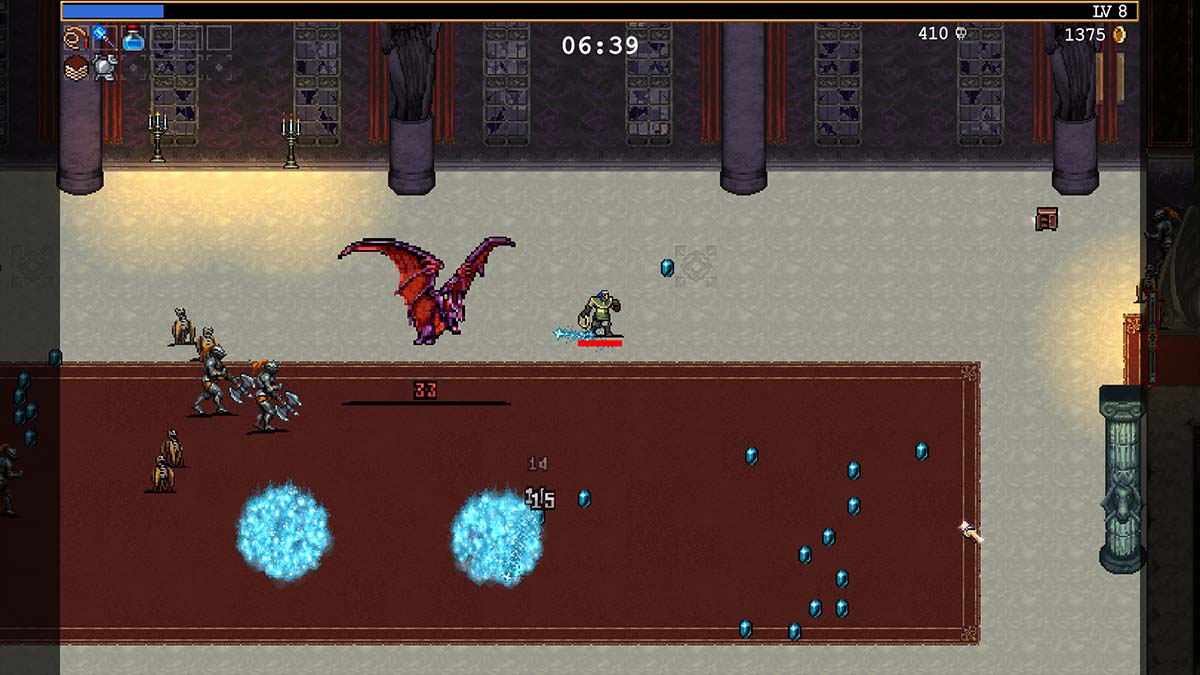Select the Whip weapon icon
The image size is (1200, 675).
click(x=76, y=38)
